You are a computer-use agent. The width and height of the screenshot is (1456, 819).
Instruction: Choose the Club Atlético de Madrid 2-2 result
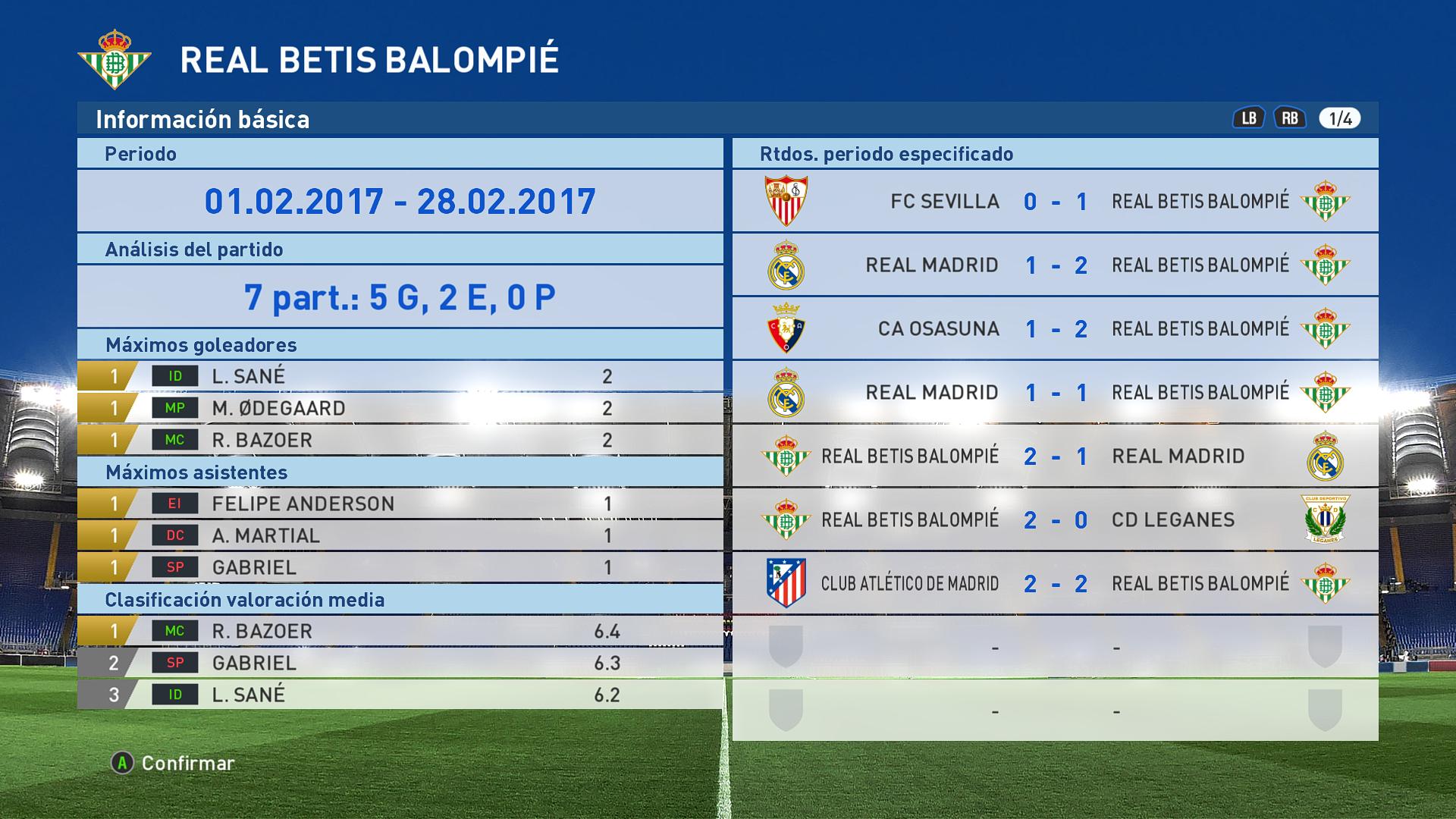click(x=1055, y=583)
